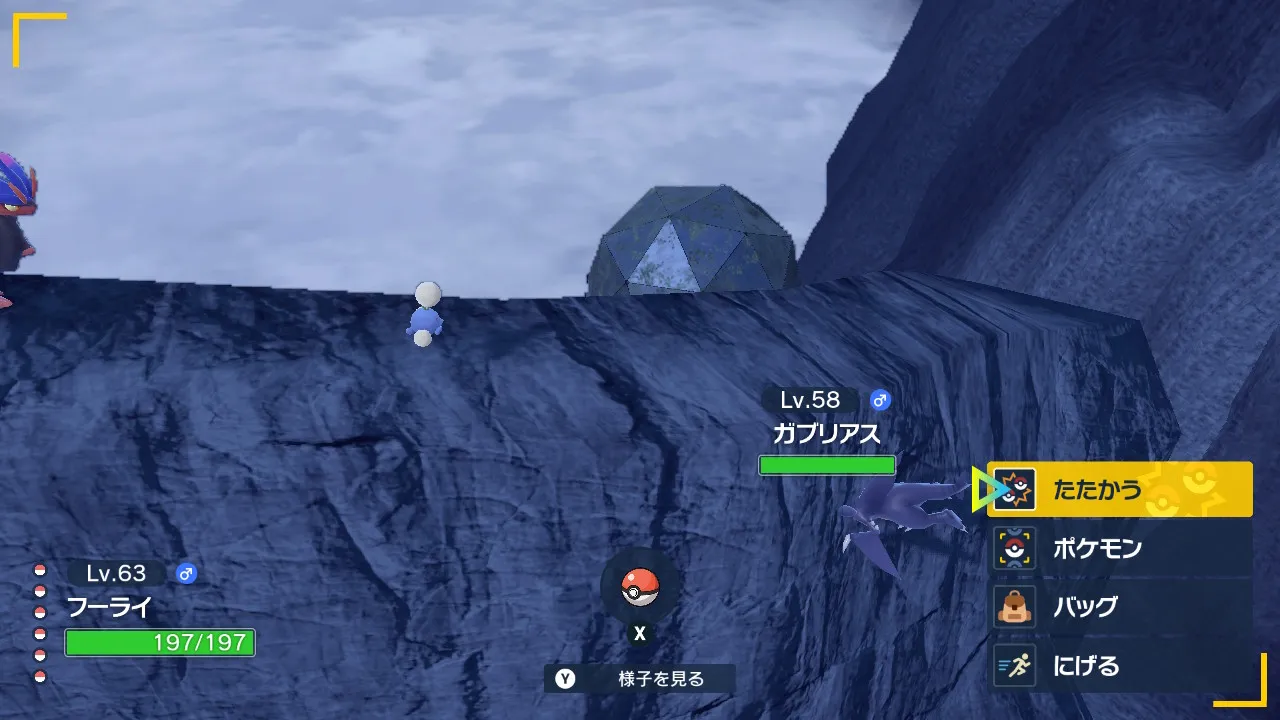This screenshot has width=1280, height=720.
Task: Open the ポケモン party menu
Action: [1120, 548]
